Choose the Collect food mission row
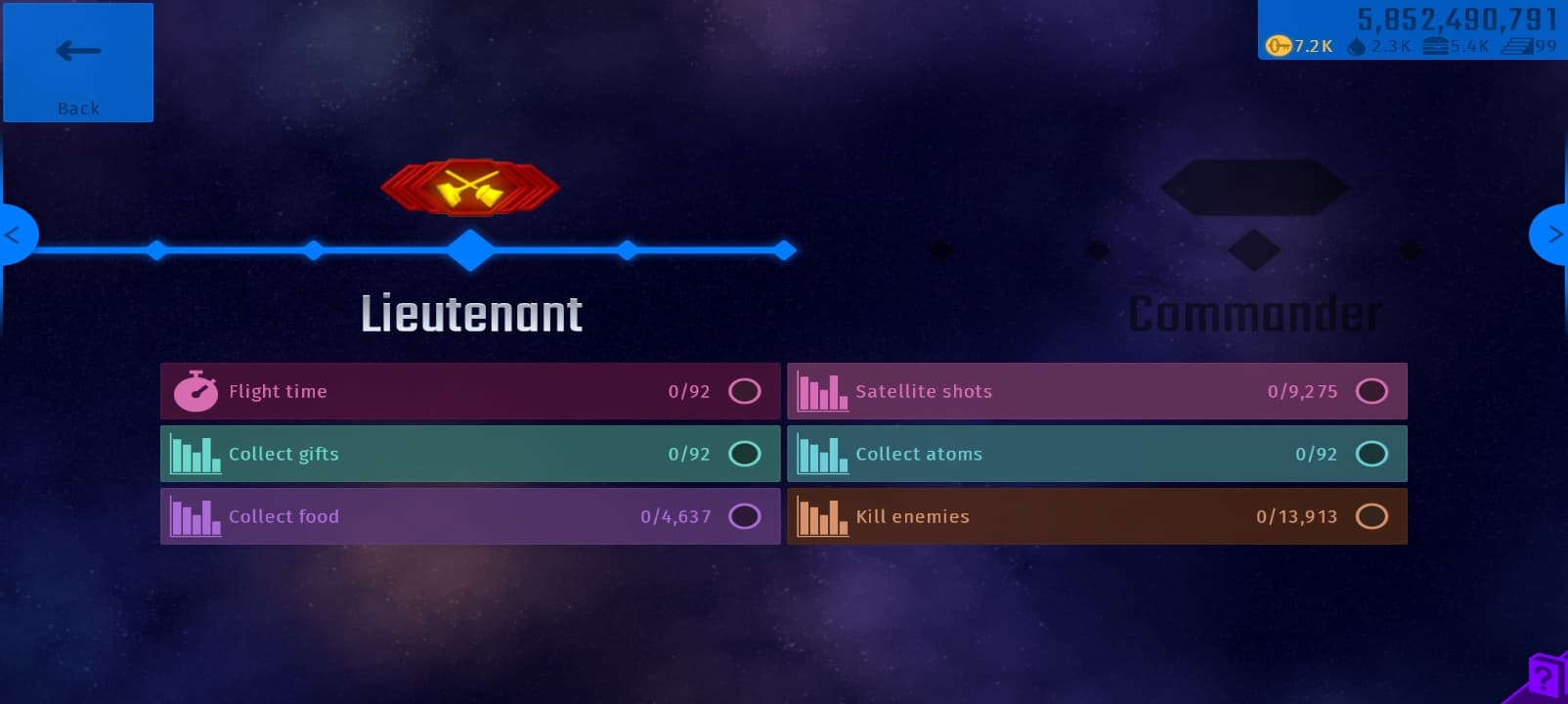Viewport: 1568px width, 704px height. (x=470, y=516)
